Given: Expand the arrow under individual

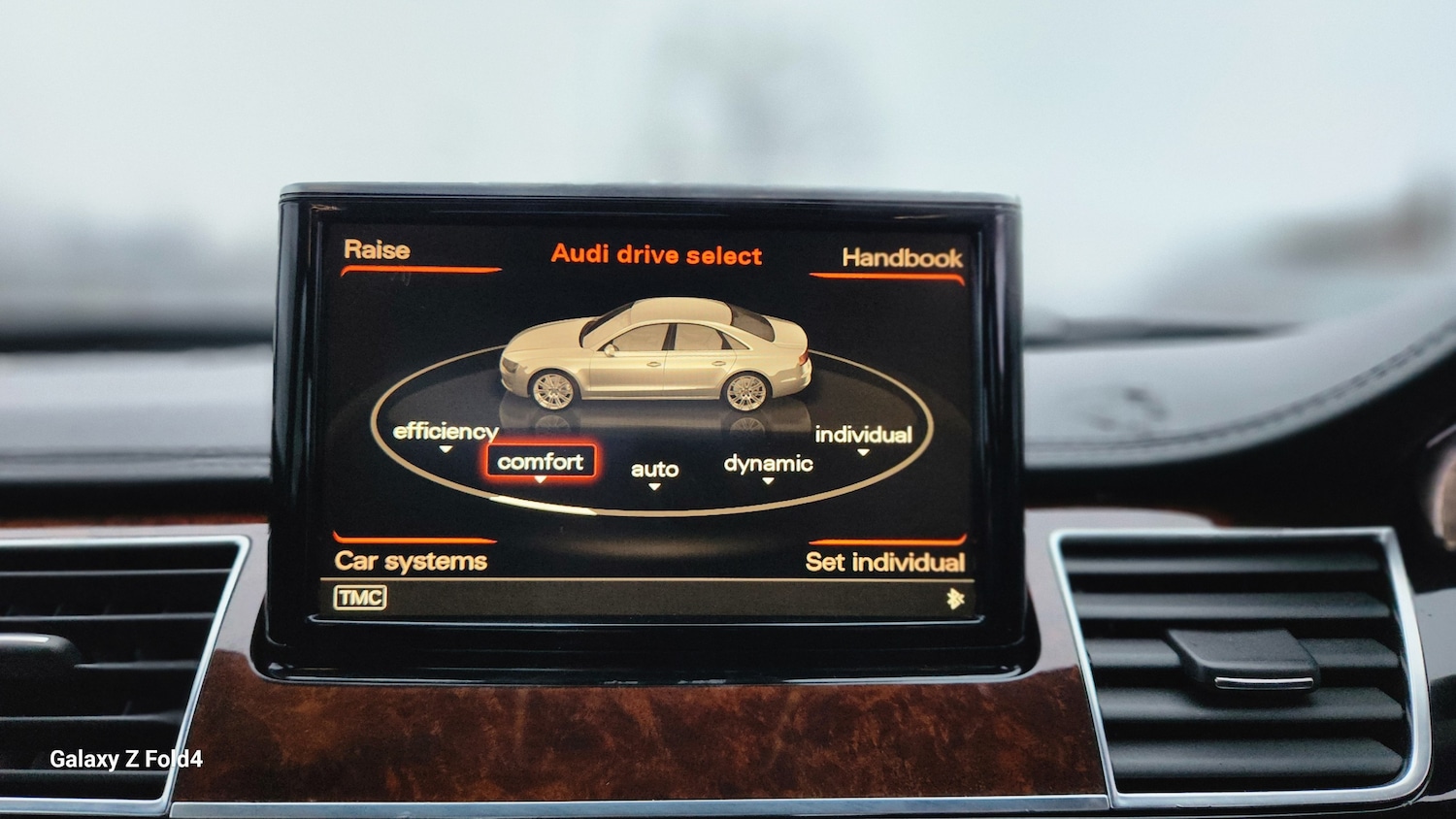Looking at the screenshot, I should 863,454.
